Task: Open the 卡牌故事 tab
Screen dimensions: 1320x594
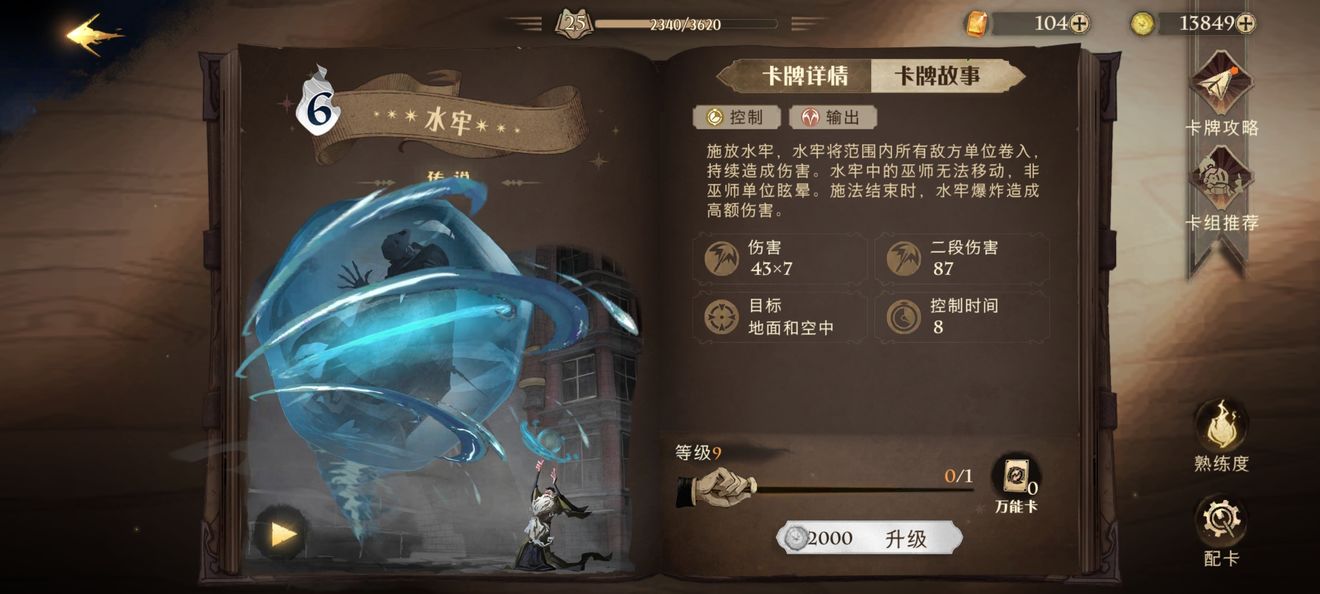Action: (936, 76)
